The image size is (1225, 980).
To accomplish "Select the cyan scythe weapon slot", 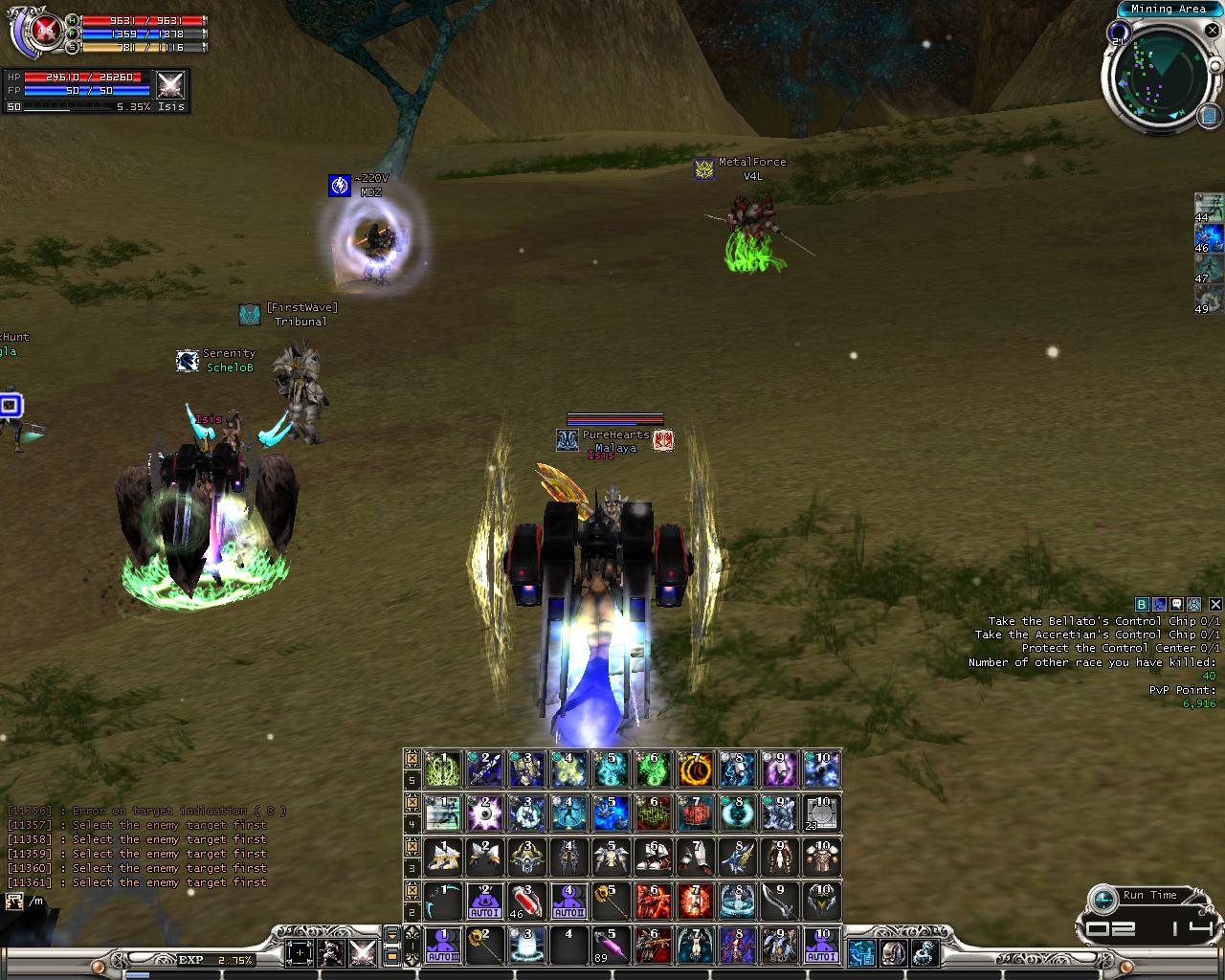I will tap(443, 902).
